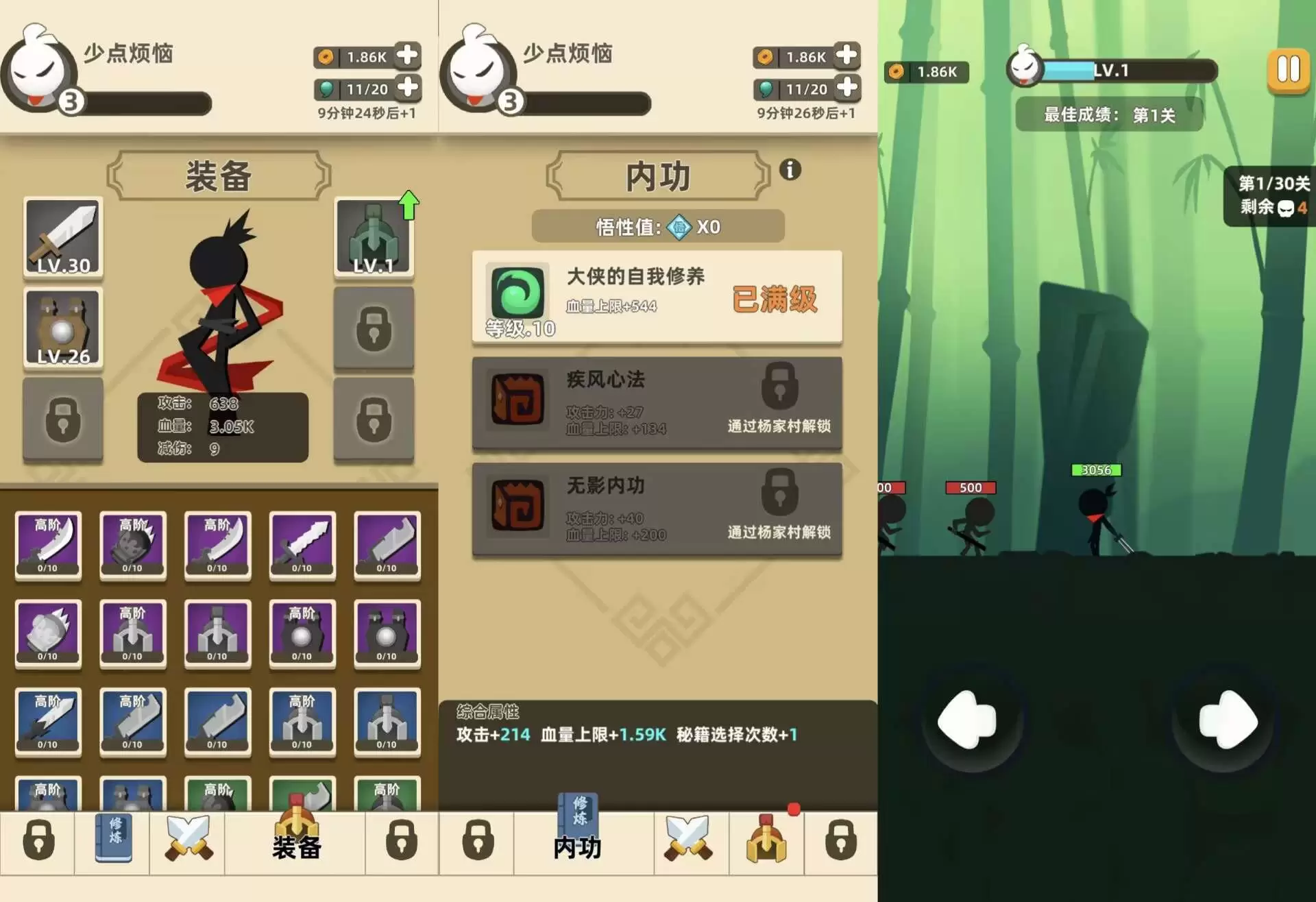Equip the LV.1 helmet with green upgrade arrow
The width and height of the screenshot is (1316, 902).
pos(374,240)
